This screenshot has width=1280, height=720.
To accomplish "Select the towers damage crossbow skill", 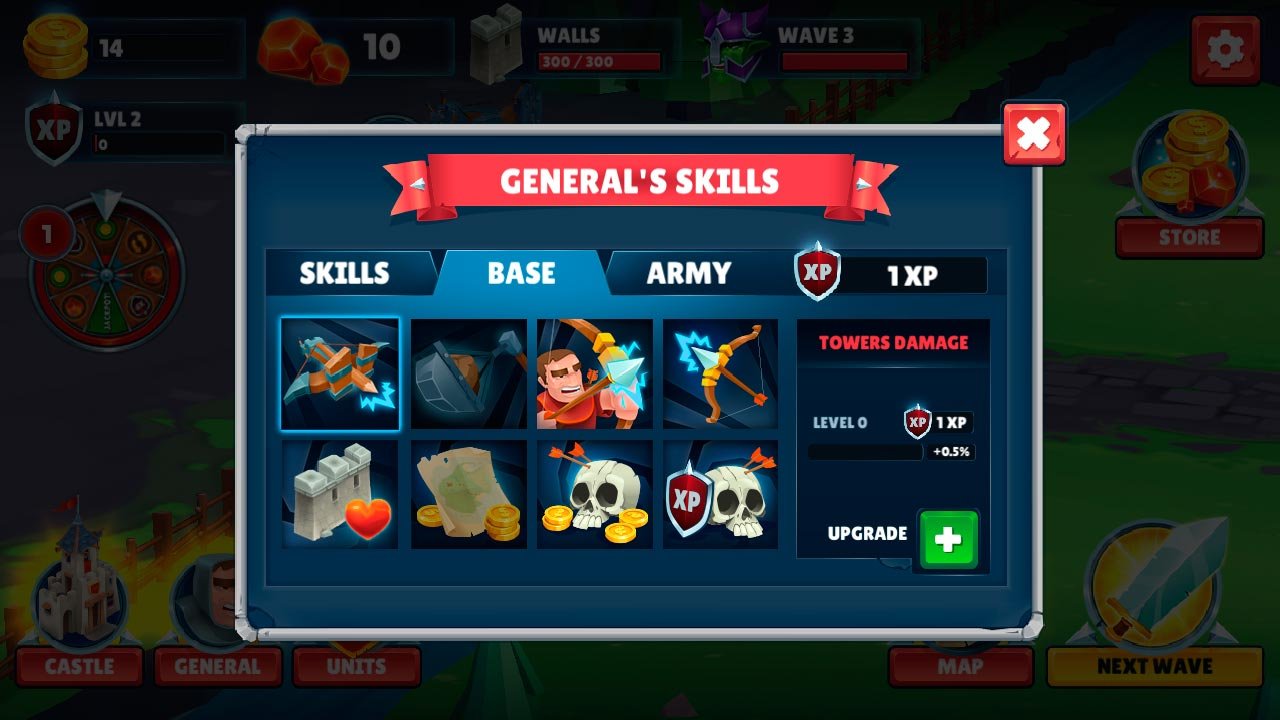I will [340, 374].
